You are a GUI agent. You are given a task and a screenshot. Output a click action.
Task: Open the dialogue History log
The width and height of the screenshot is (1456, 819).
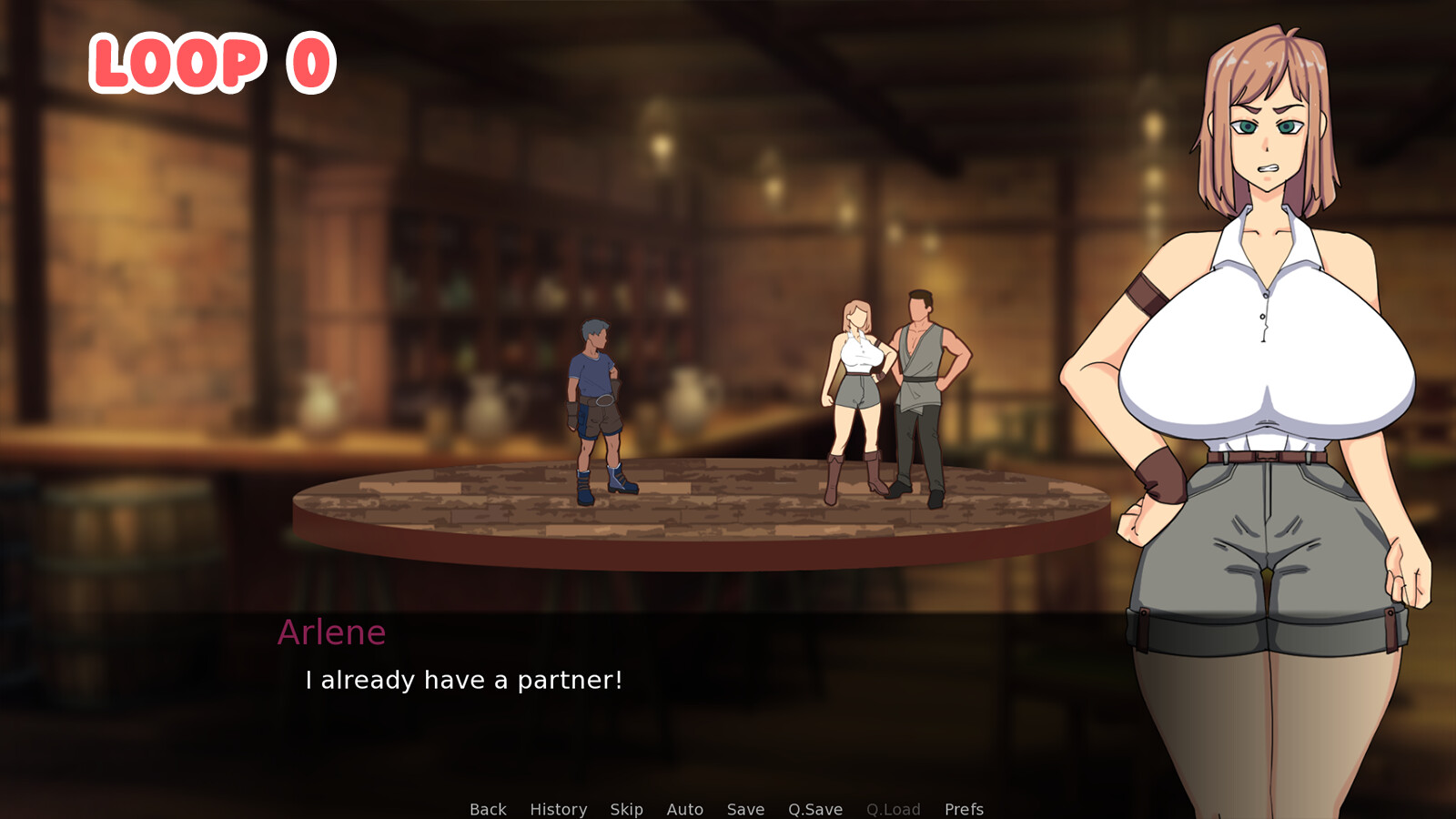pyautogui.click(x=558, y=809)
